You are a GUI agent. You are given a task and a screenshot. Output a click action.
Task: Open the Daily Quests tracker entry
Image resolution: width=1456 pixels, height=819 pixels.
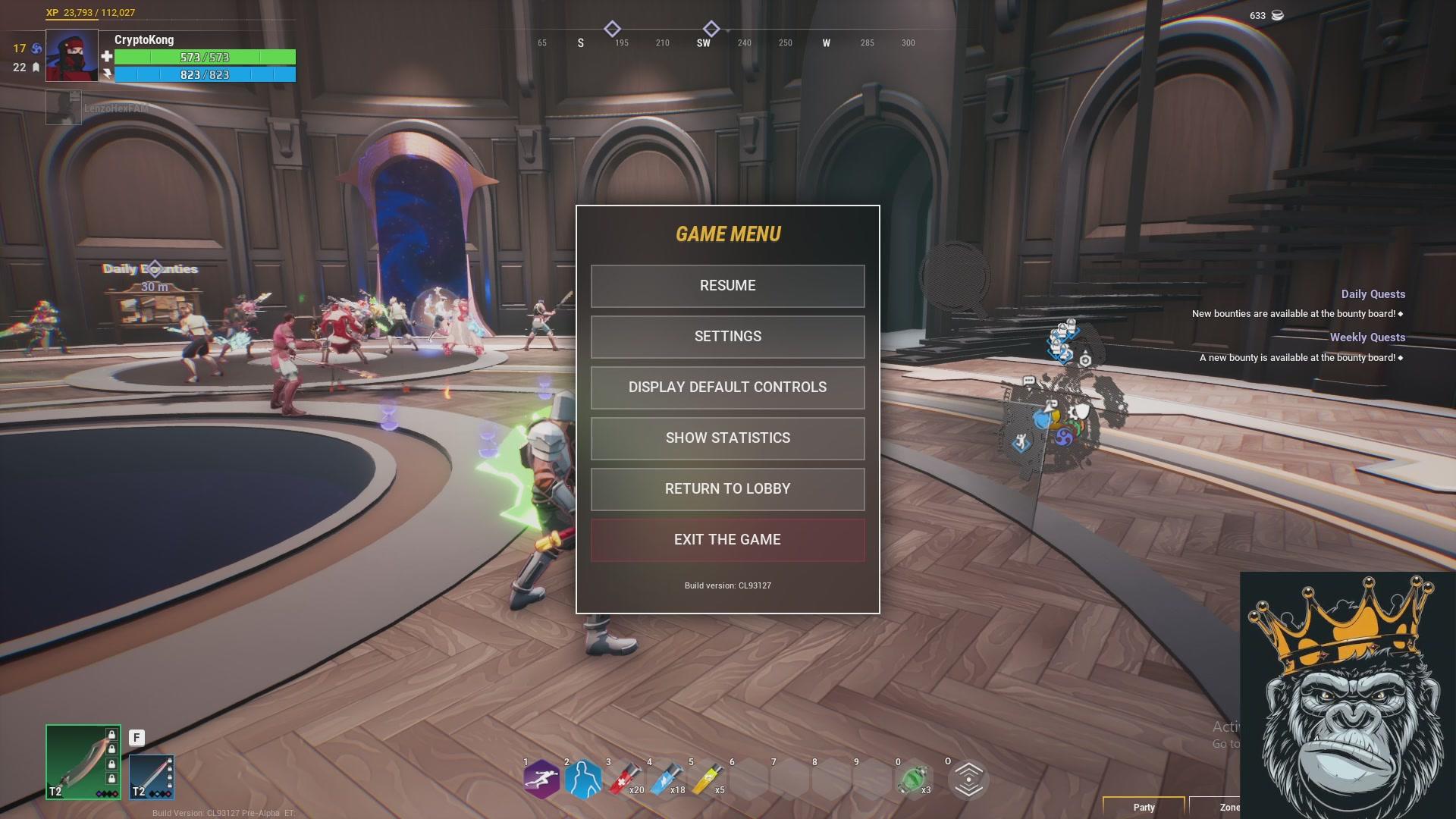[x=1373, y=294]
